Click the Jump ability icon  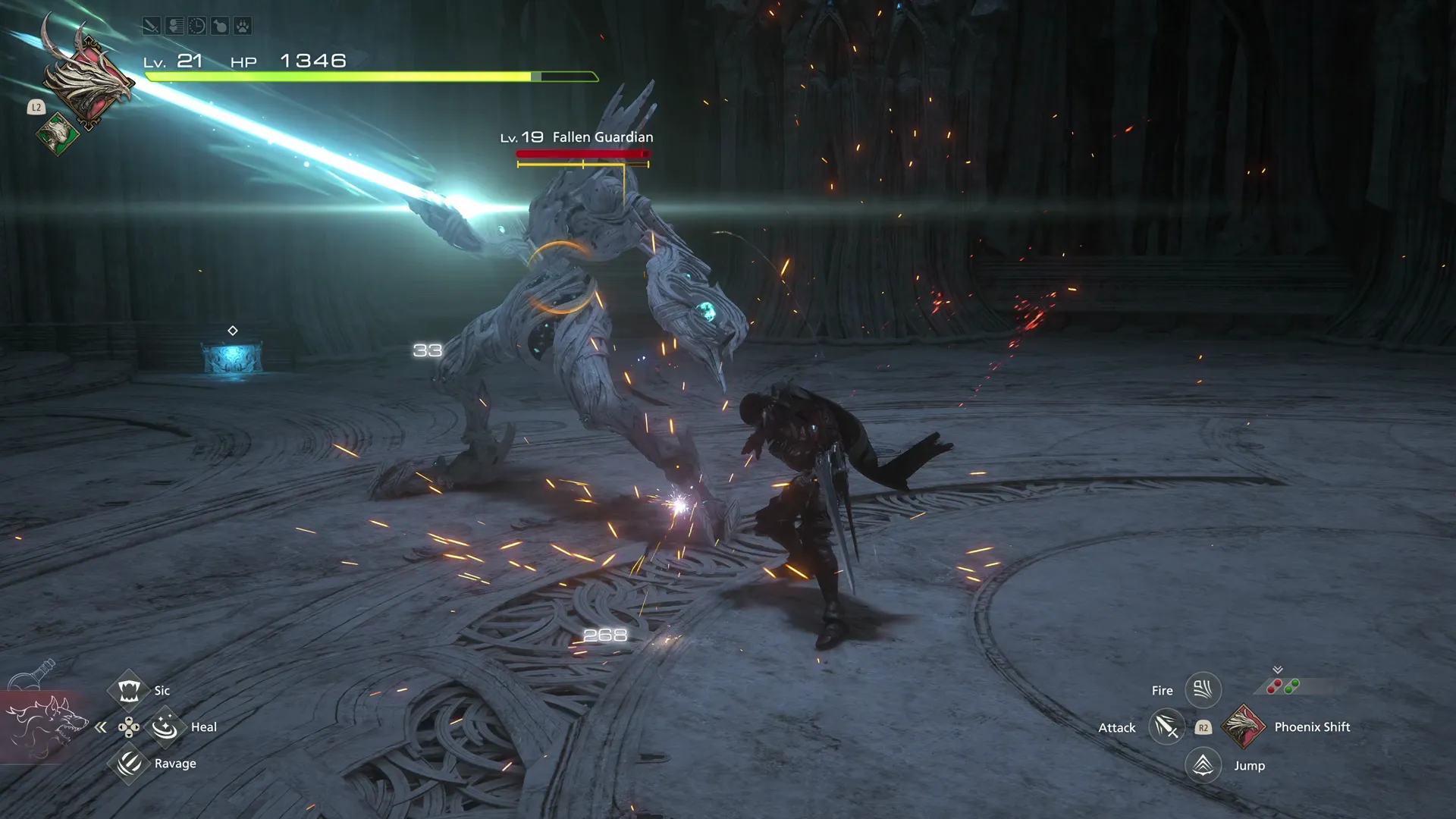click(x=1203, y=764)
